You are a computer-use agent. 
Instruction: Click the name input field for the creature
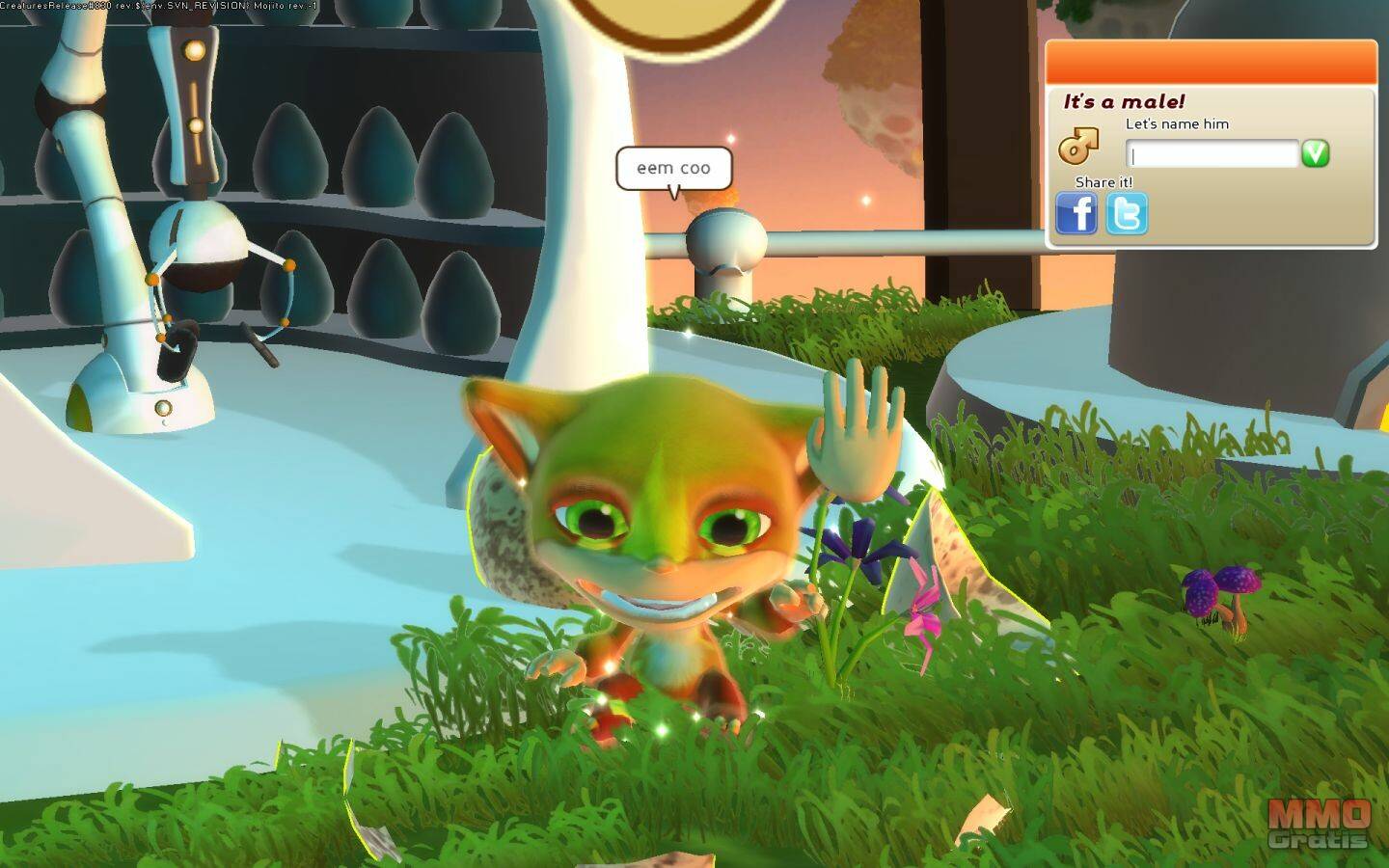1212,154
